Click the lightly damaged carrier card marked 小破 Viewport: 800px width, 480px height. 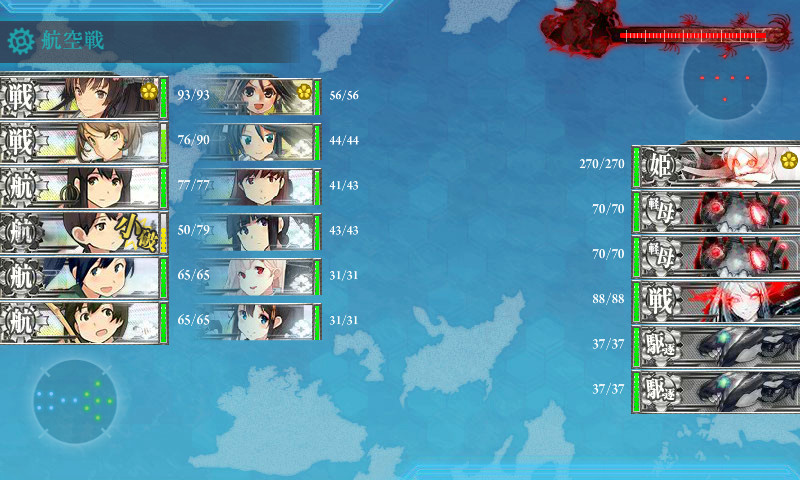coord(82,233)
